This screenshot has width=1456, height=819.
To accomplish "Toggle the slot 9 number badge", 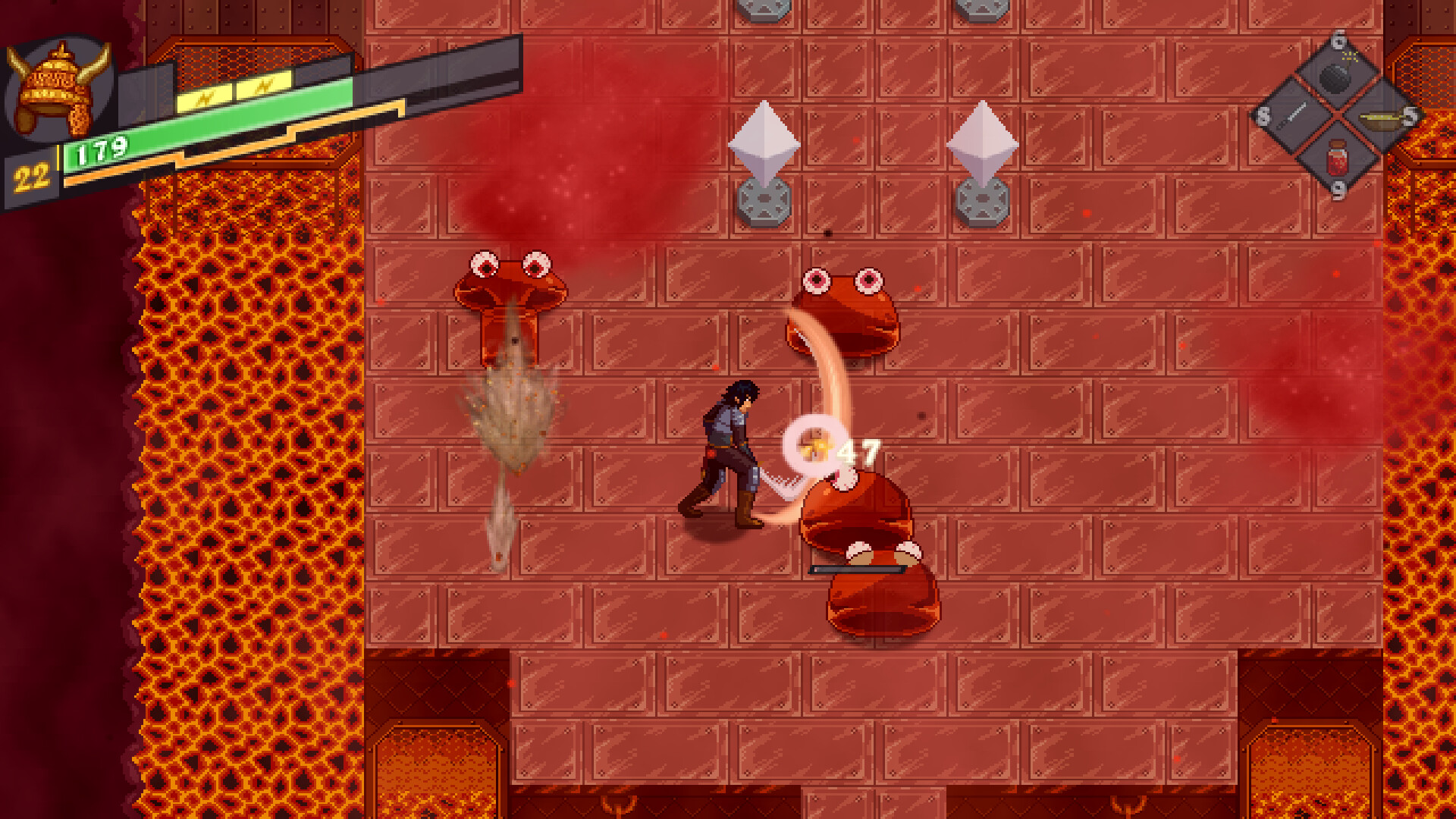I will [1338, 192].
